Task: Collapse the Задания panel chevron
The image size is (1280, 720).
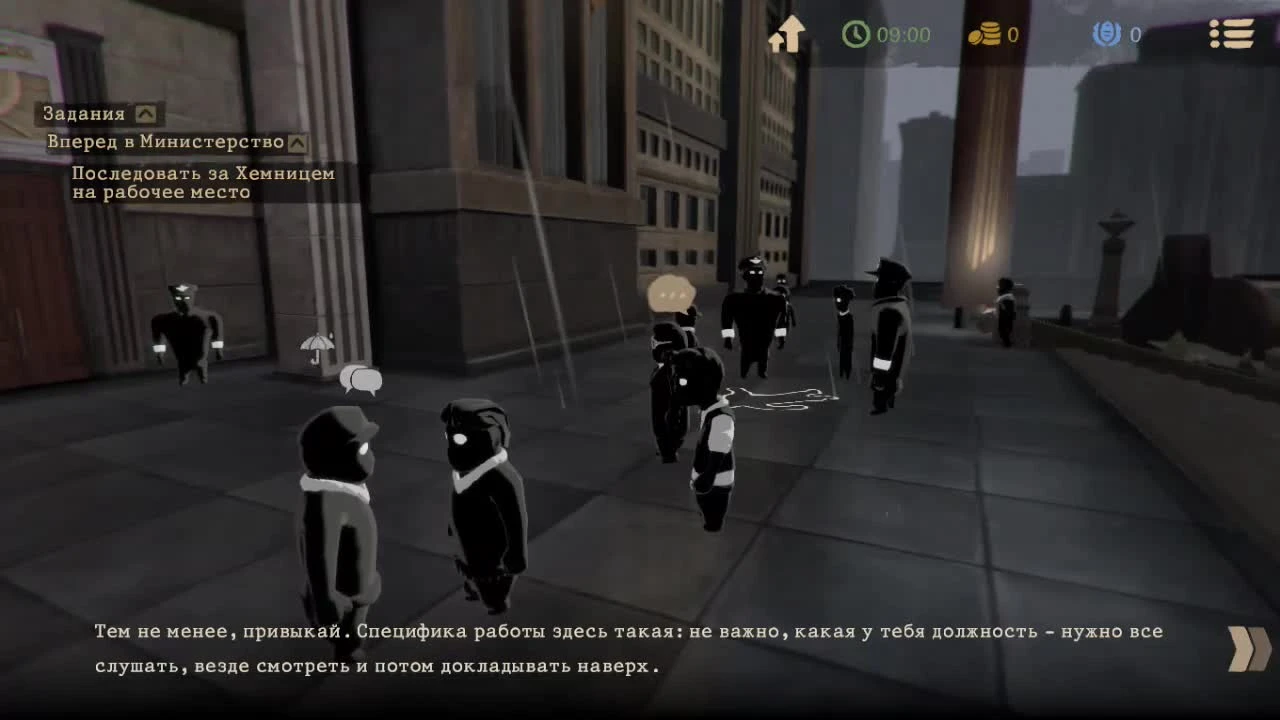Action: point(147,113)
